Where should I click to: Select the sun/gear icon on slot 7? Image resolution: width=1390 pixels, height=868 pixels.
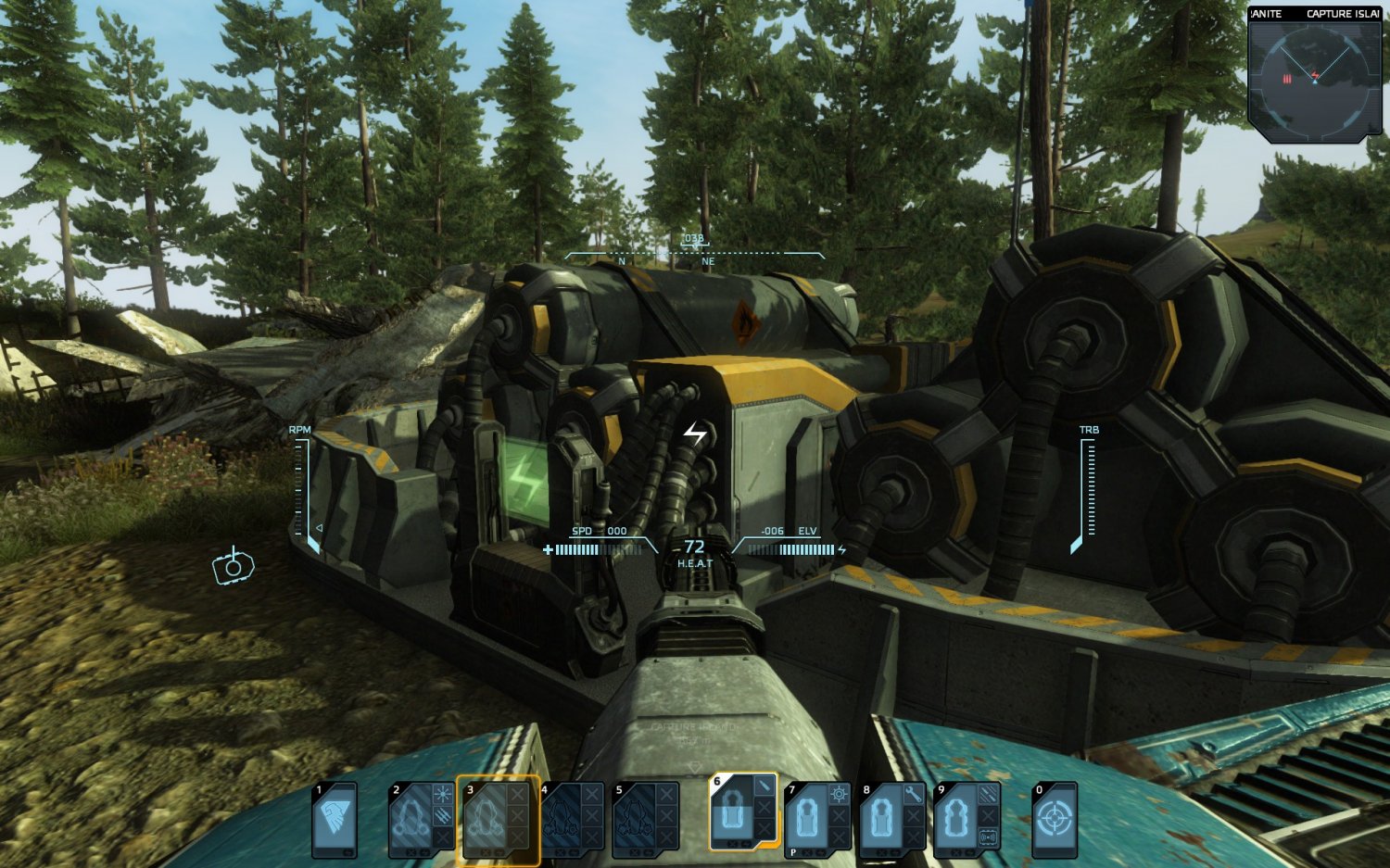839,794
